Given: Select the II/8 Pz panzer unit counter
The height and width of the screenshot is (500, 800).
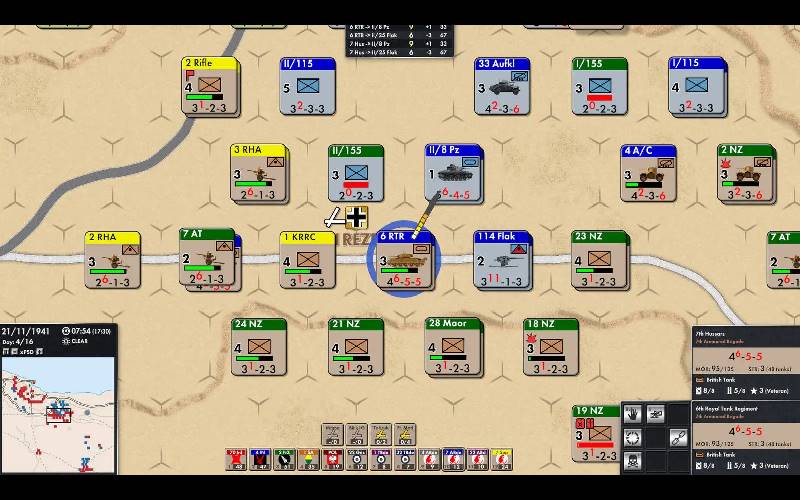Looking at the screenshot, I should point(453,174).
